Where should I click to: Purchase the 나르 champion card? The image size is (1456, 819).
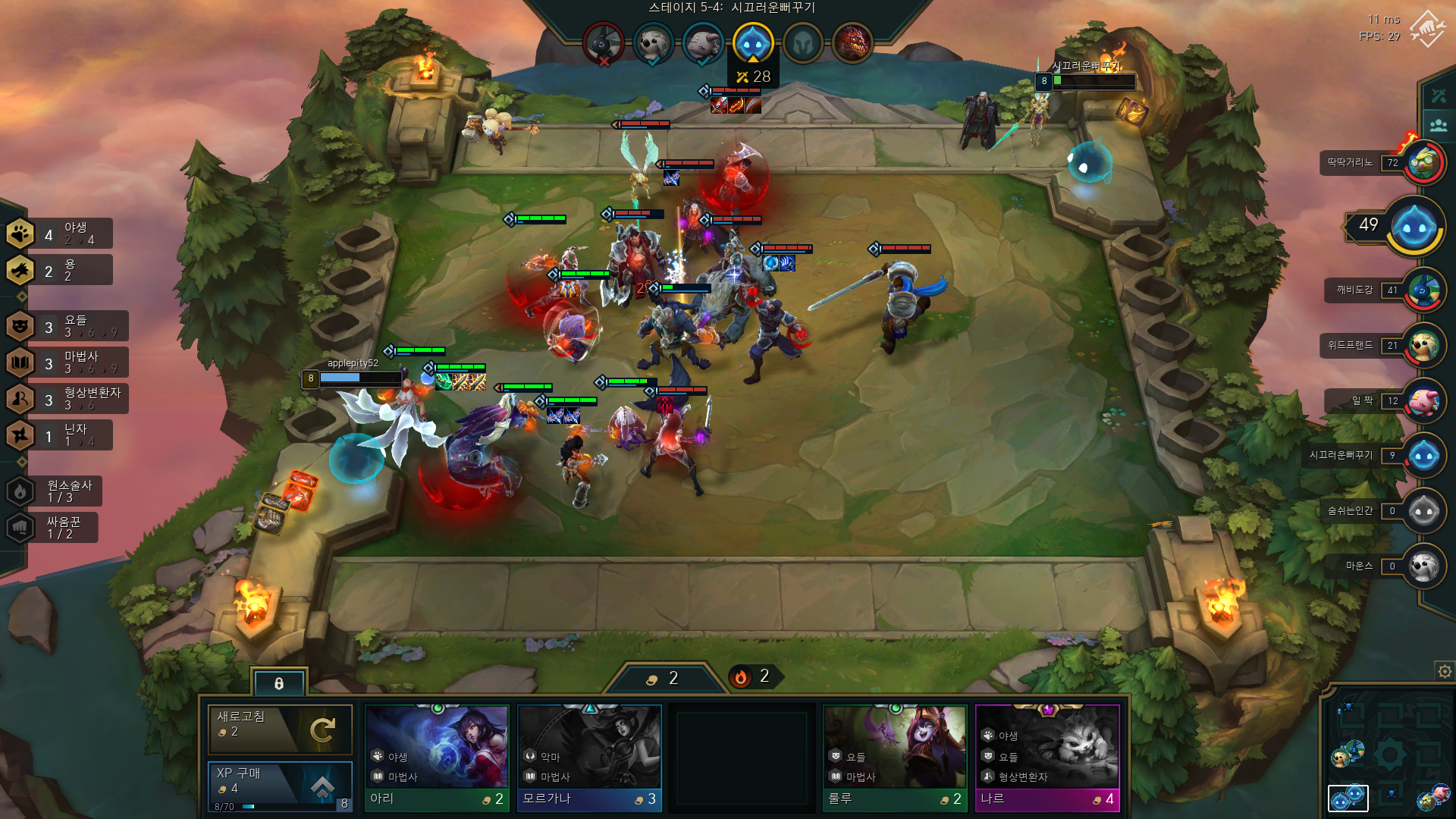(1047, 758)
